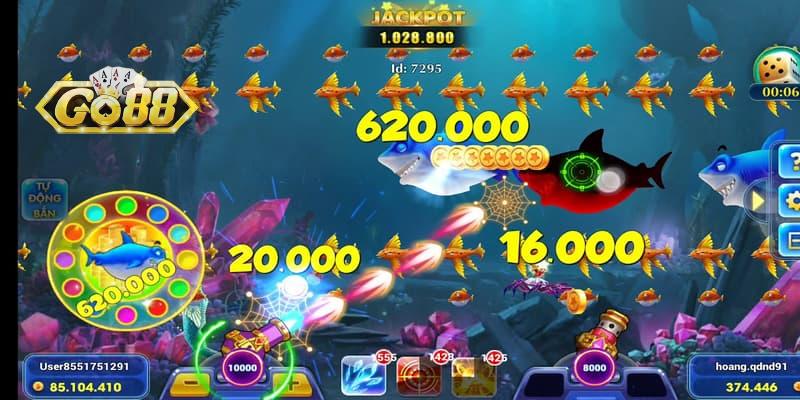Open the dice mini-game icon
Screen dimensions: 800x400
[x=777, y=72]
